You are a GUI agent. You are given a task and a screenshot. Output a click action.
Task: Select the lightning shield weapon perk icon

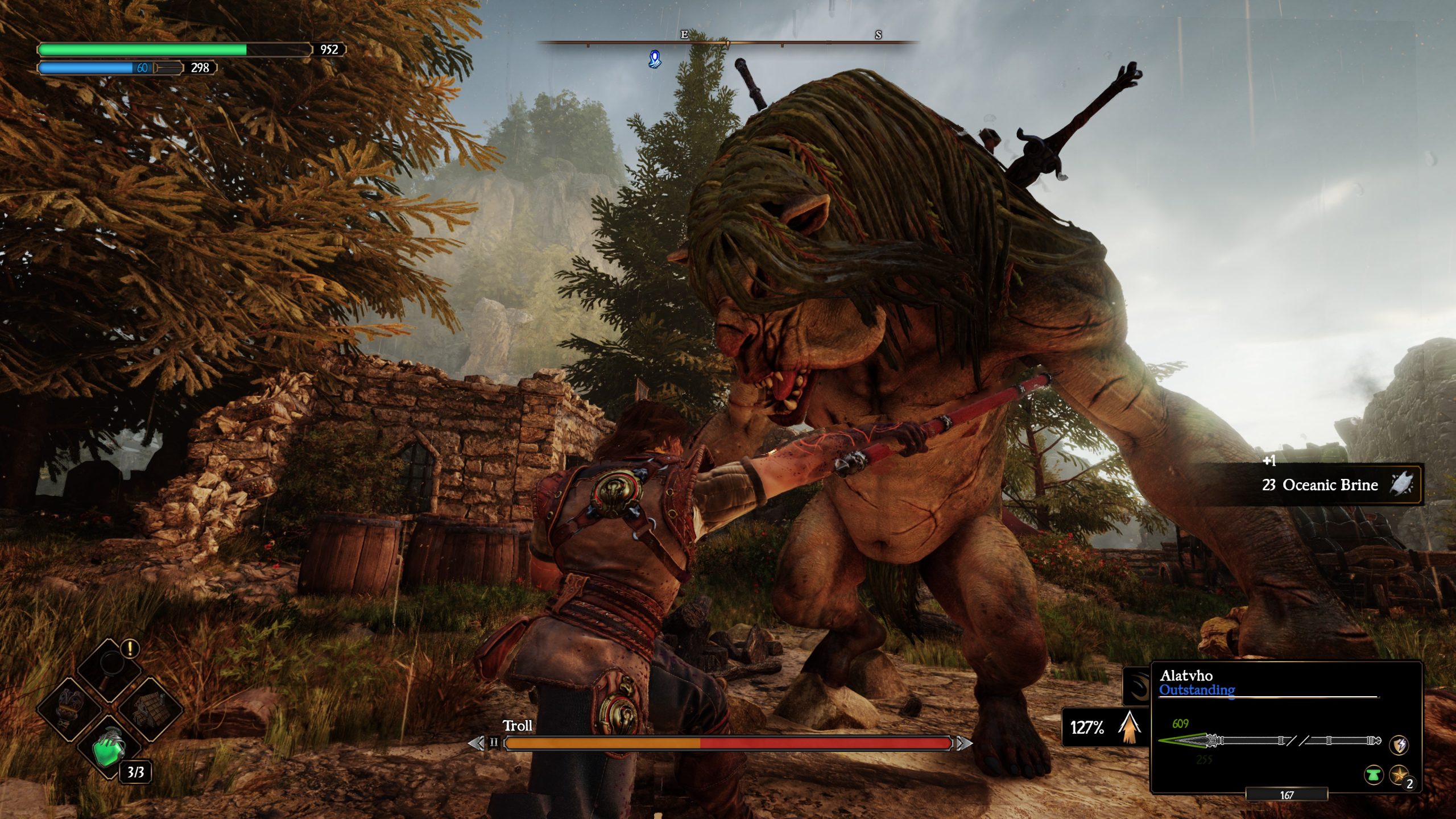point(1399,744)
